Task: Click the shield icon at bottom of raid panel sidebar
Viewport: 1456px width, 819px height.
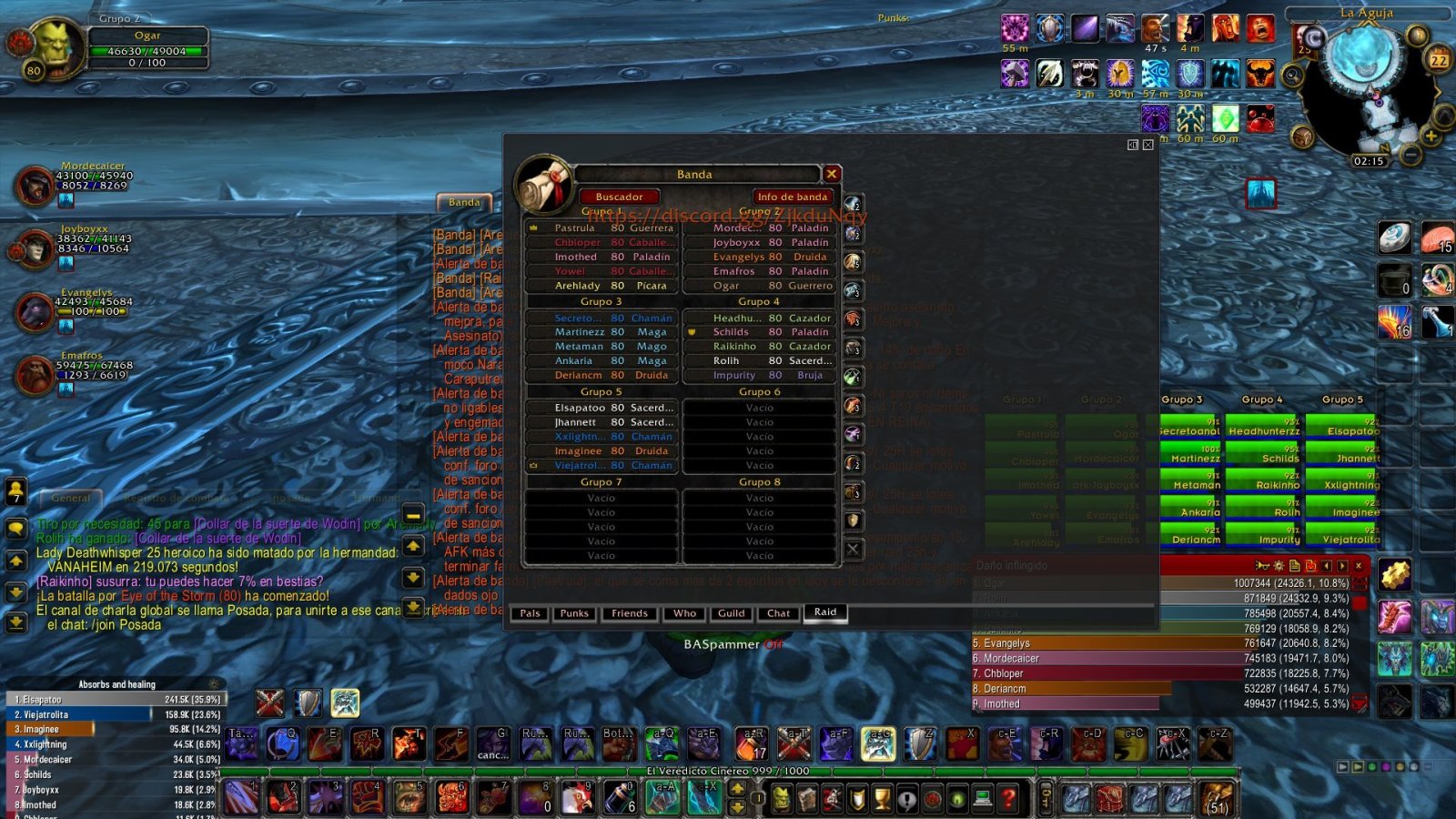Action: coord(853,521)
